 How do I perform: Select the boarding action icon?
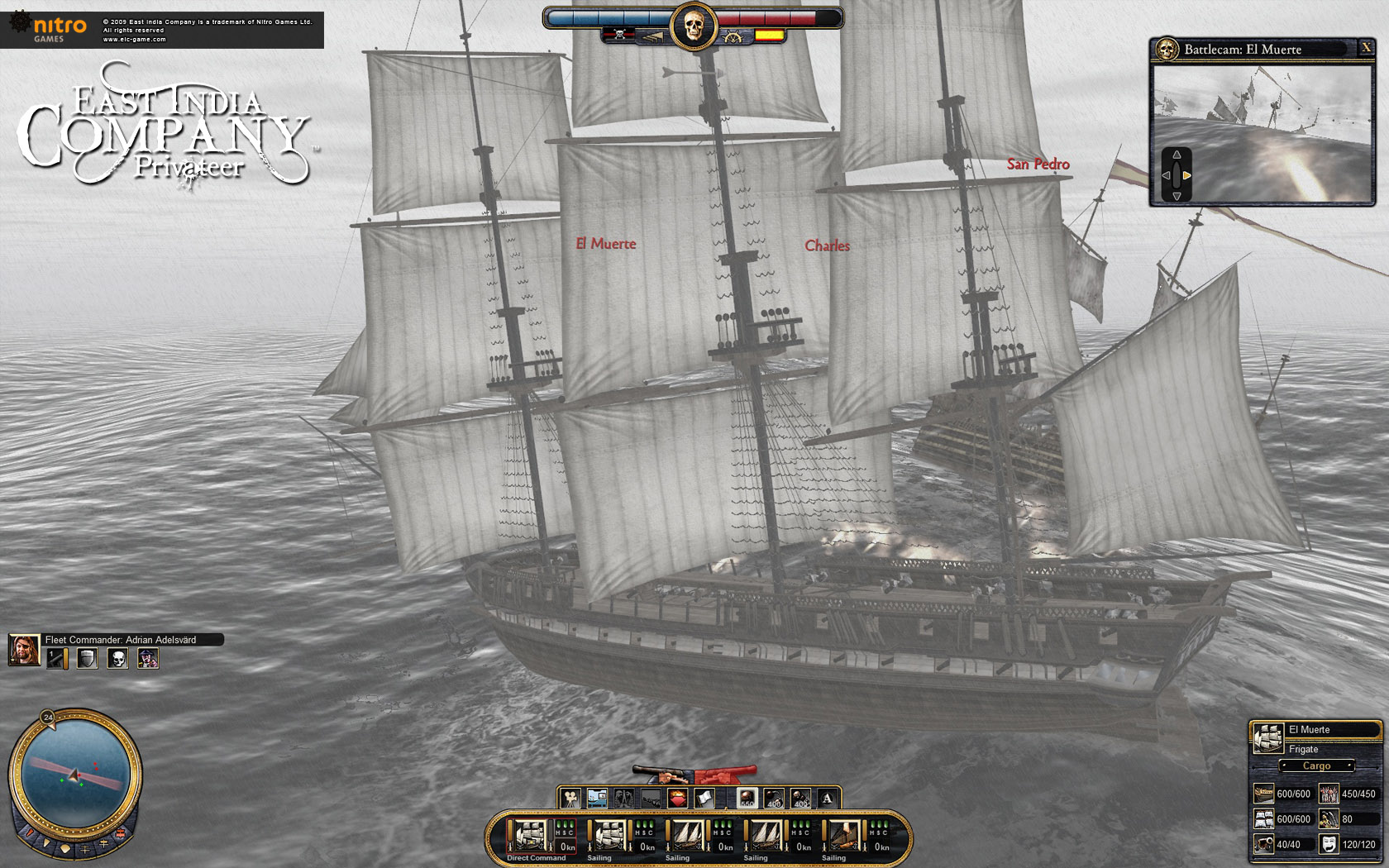coord(624,797)
